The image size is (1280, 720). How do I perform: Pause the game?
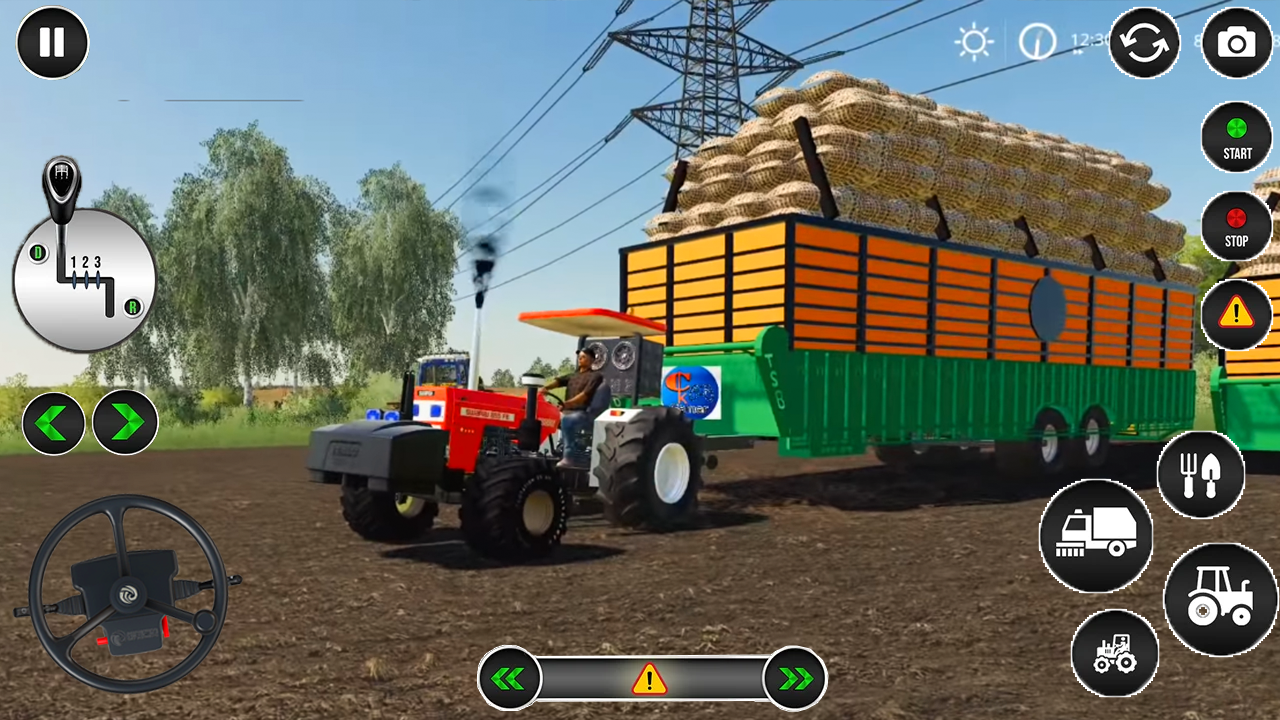(52, 42)
